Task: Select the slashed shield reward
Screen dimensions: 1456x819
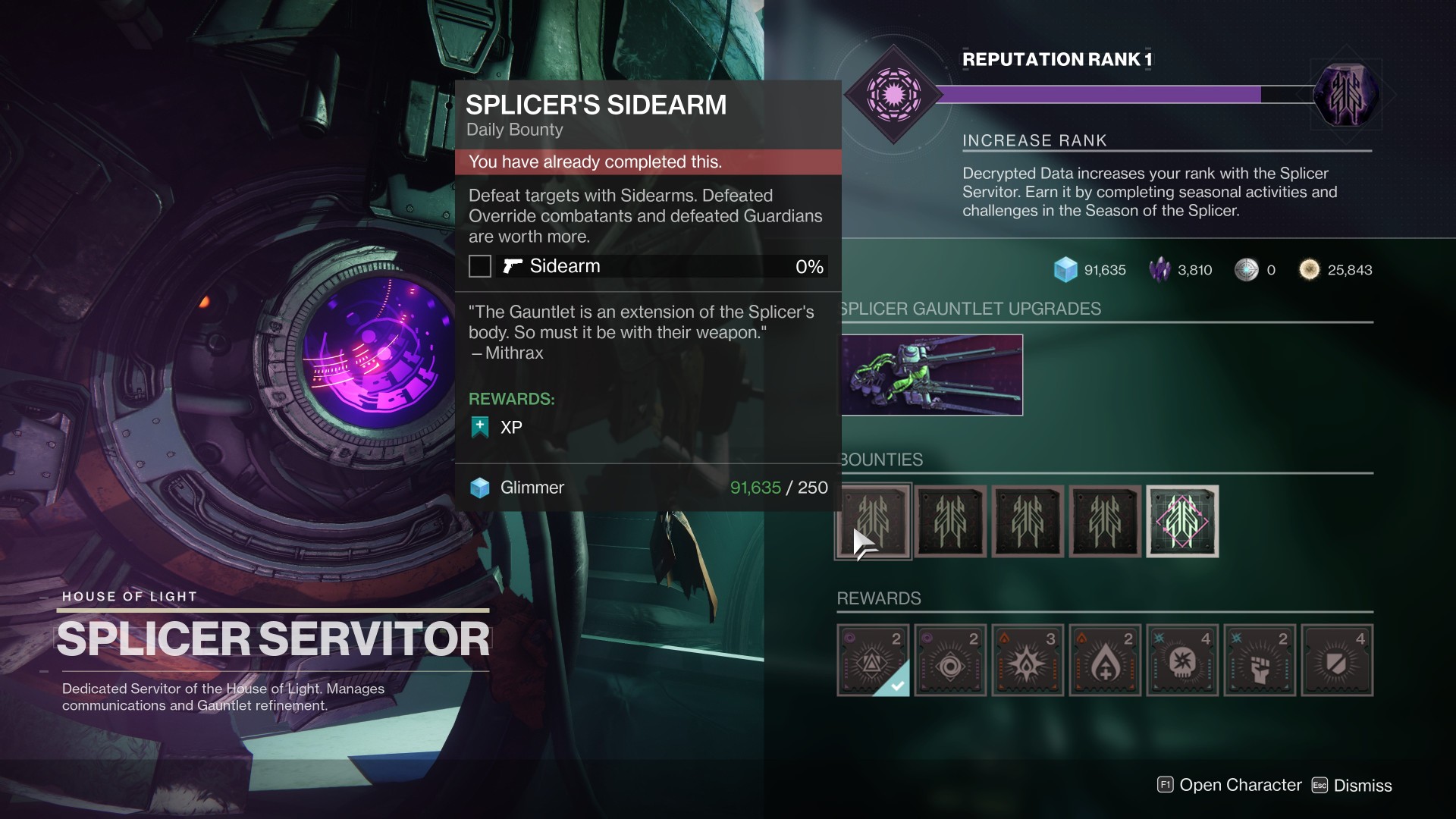Action: (1337, 661)
